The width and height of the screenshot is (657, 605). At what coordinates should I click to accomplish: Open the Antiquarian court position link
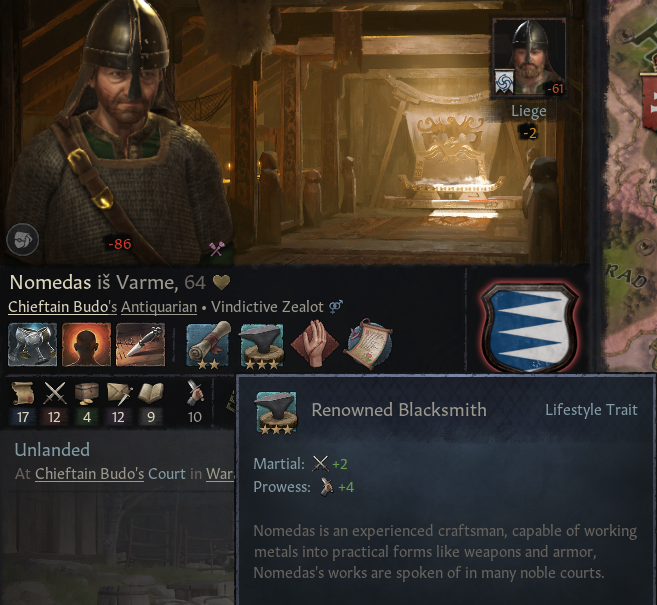(159, 307)
